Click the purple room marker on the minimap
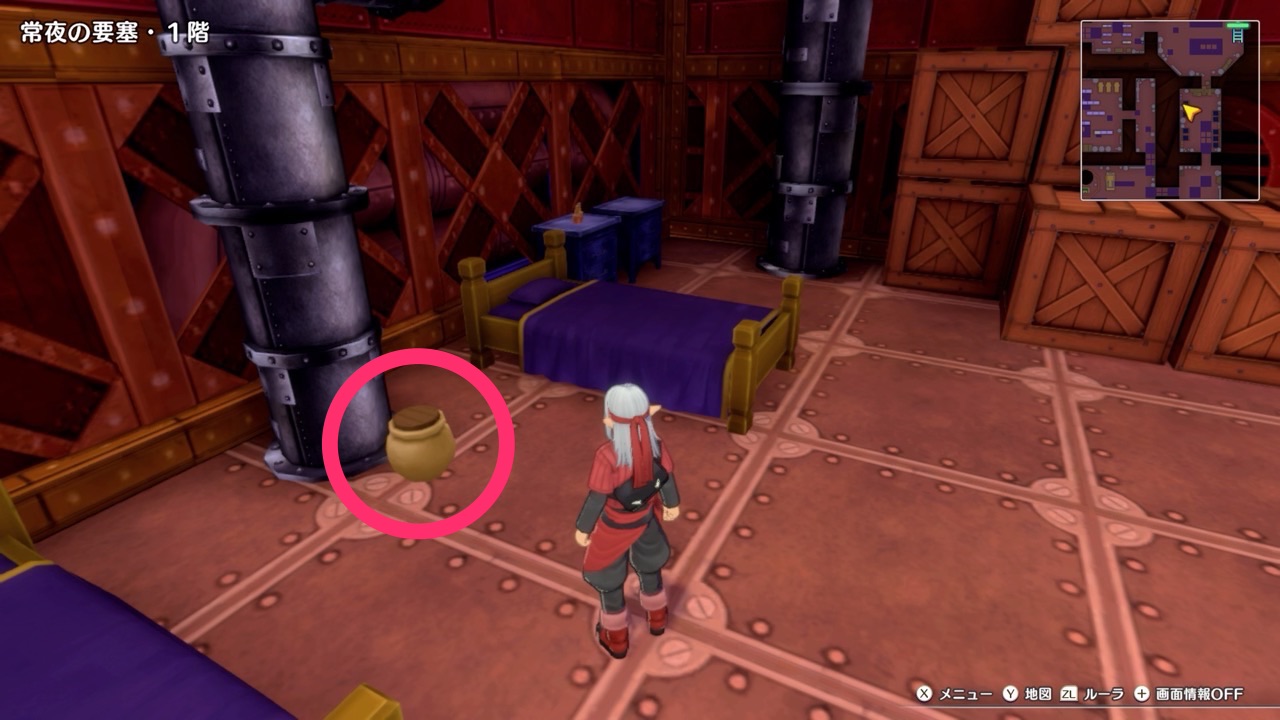1280x720 pixels. coord(1206,44)
